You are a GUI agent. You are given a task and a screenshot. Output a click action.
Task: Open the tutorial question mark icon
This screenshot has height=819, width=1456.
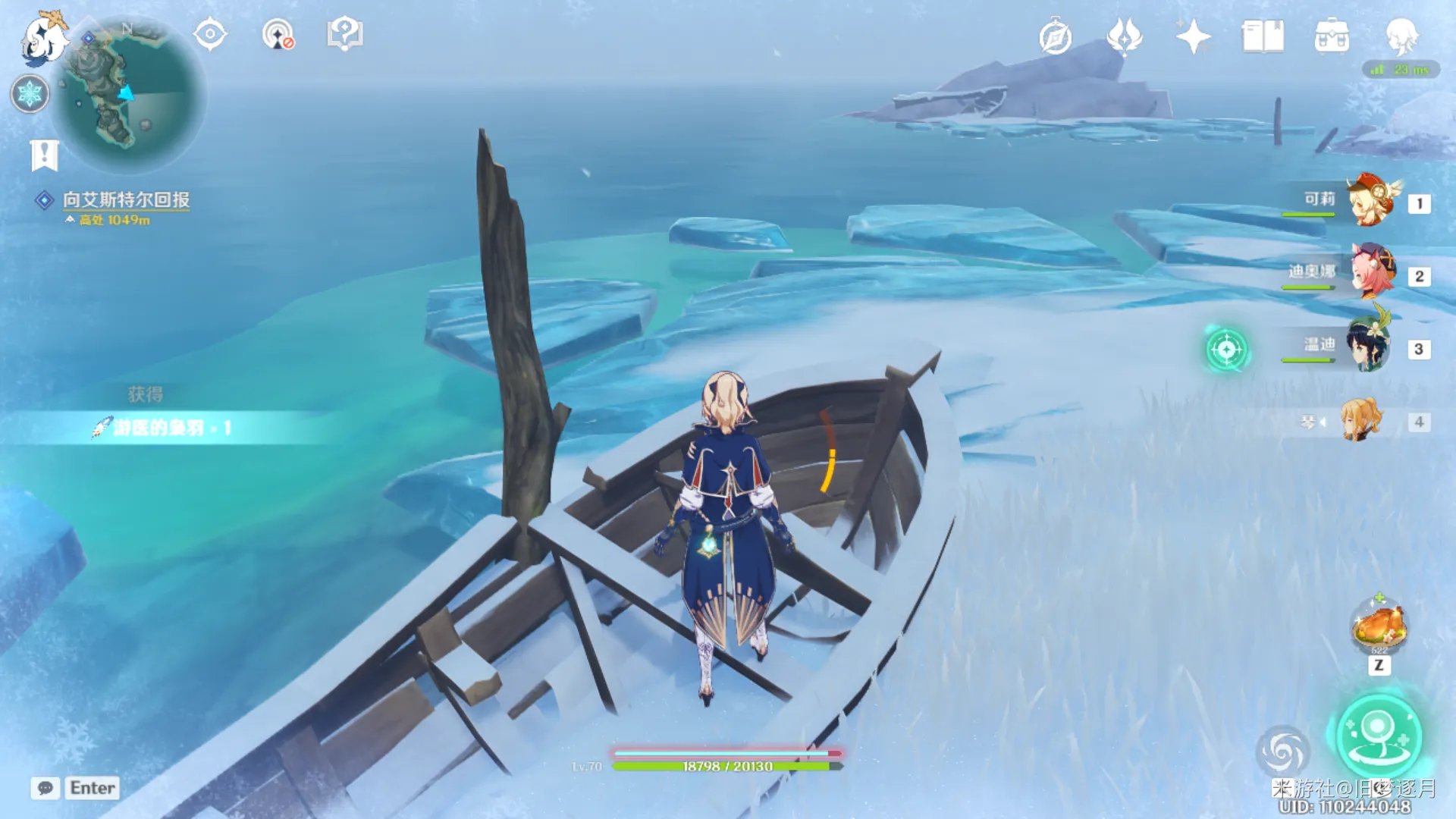tap(345, 34)
